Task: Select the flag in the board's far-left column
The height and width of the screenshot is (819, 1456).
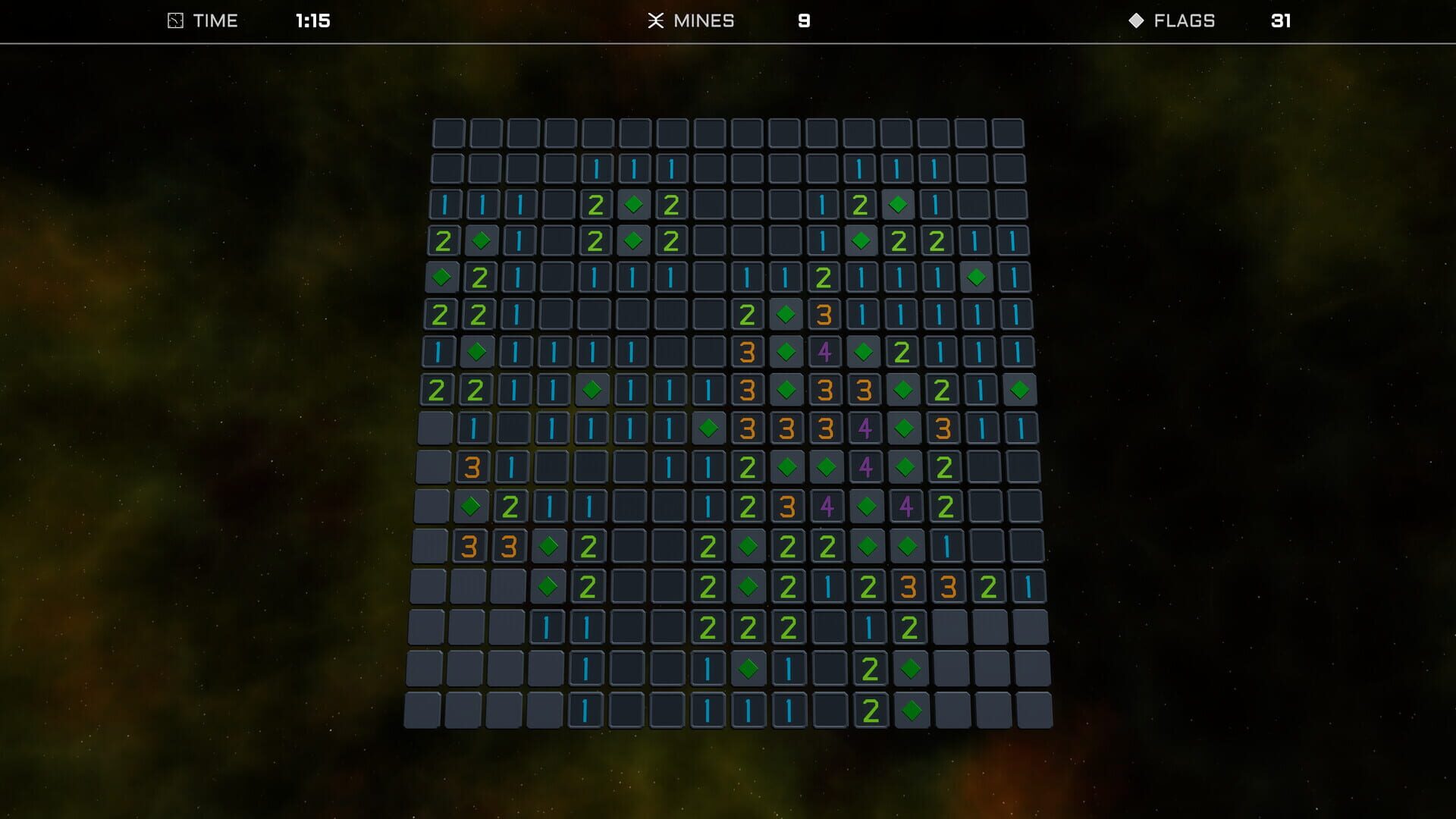Action: (442, 278)
